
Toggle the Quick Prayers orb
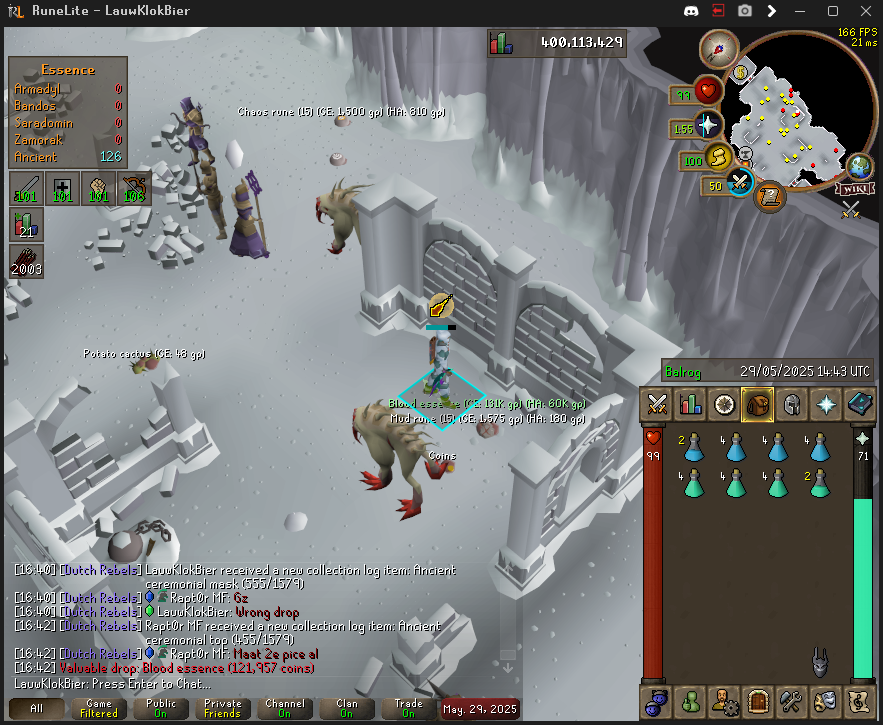(x=707, y=125)
